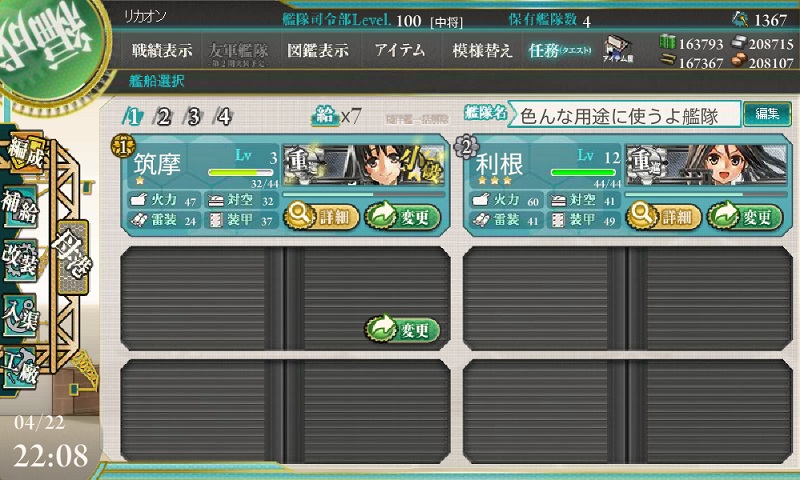Open the 図鑑表示 encyclopedia
800x480 pixels.
point(317,51)
